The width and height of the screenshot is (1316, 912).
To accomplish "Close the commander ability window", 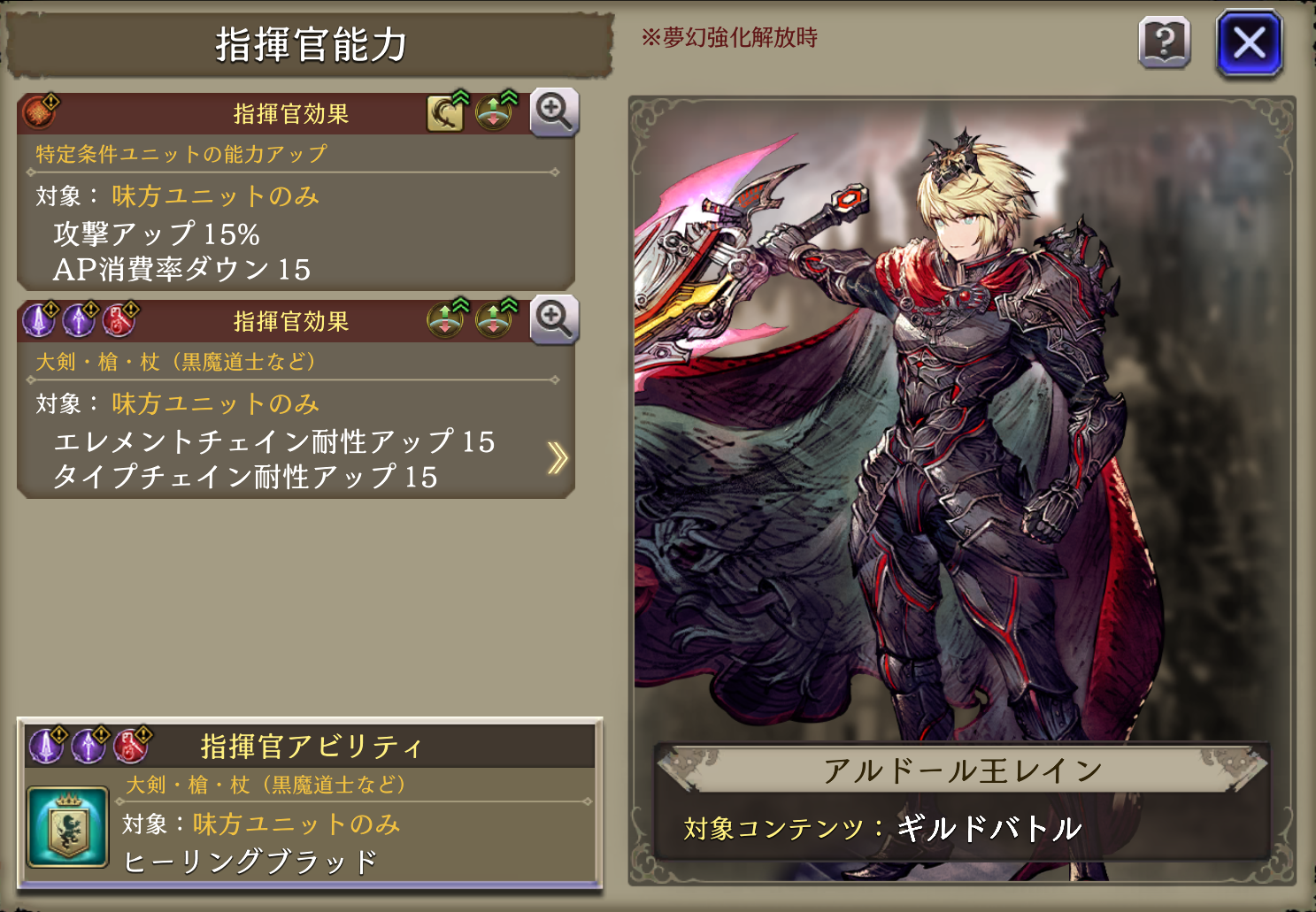I will point(1249,42).
